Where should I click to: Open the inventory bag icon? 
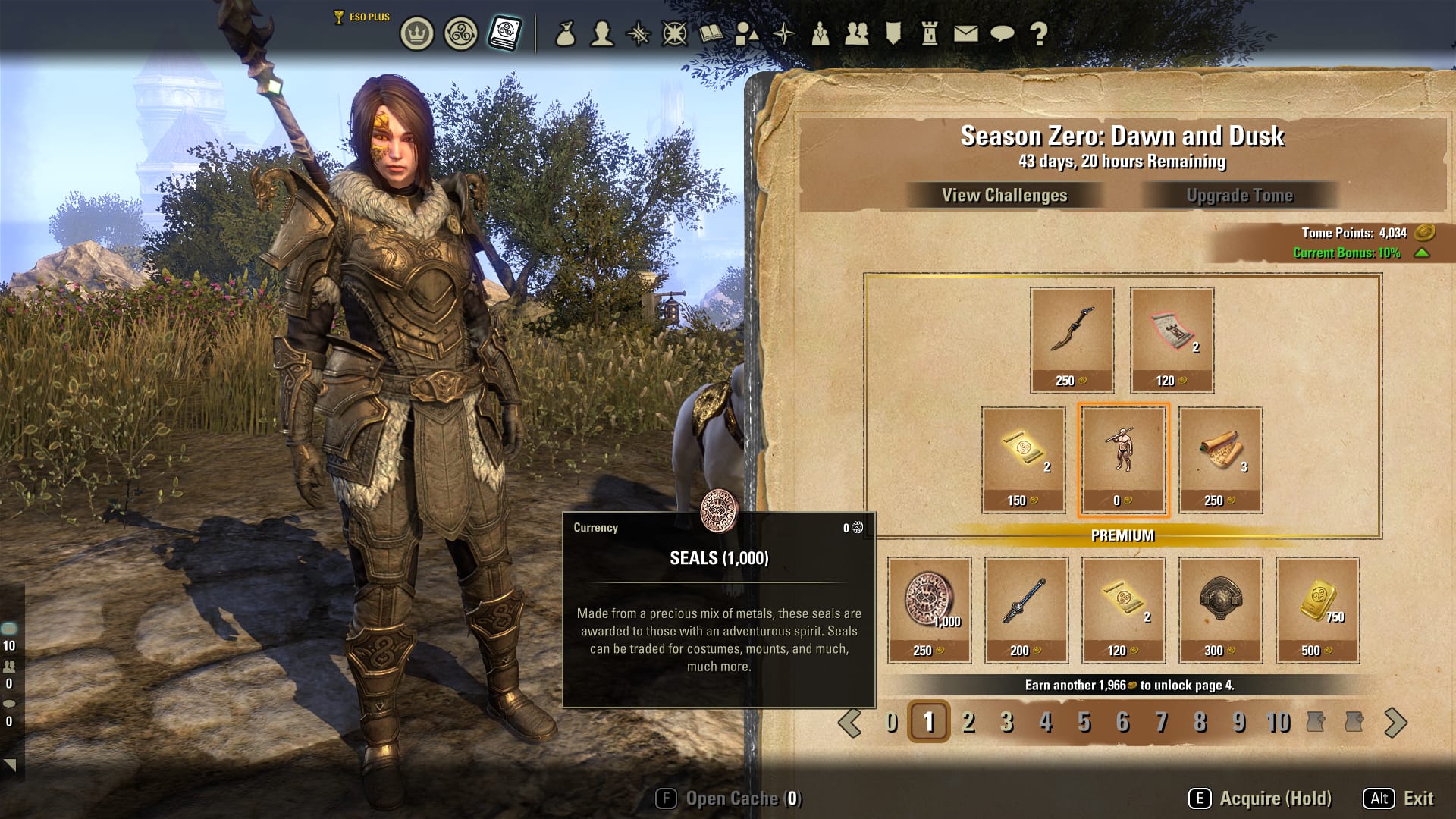pos(565,34)
